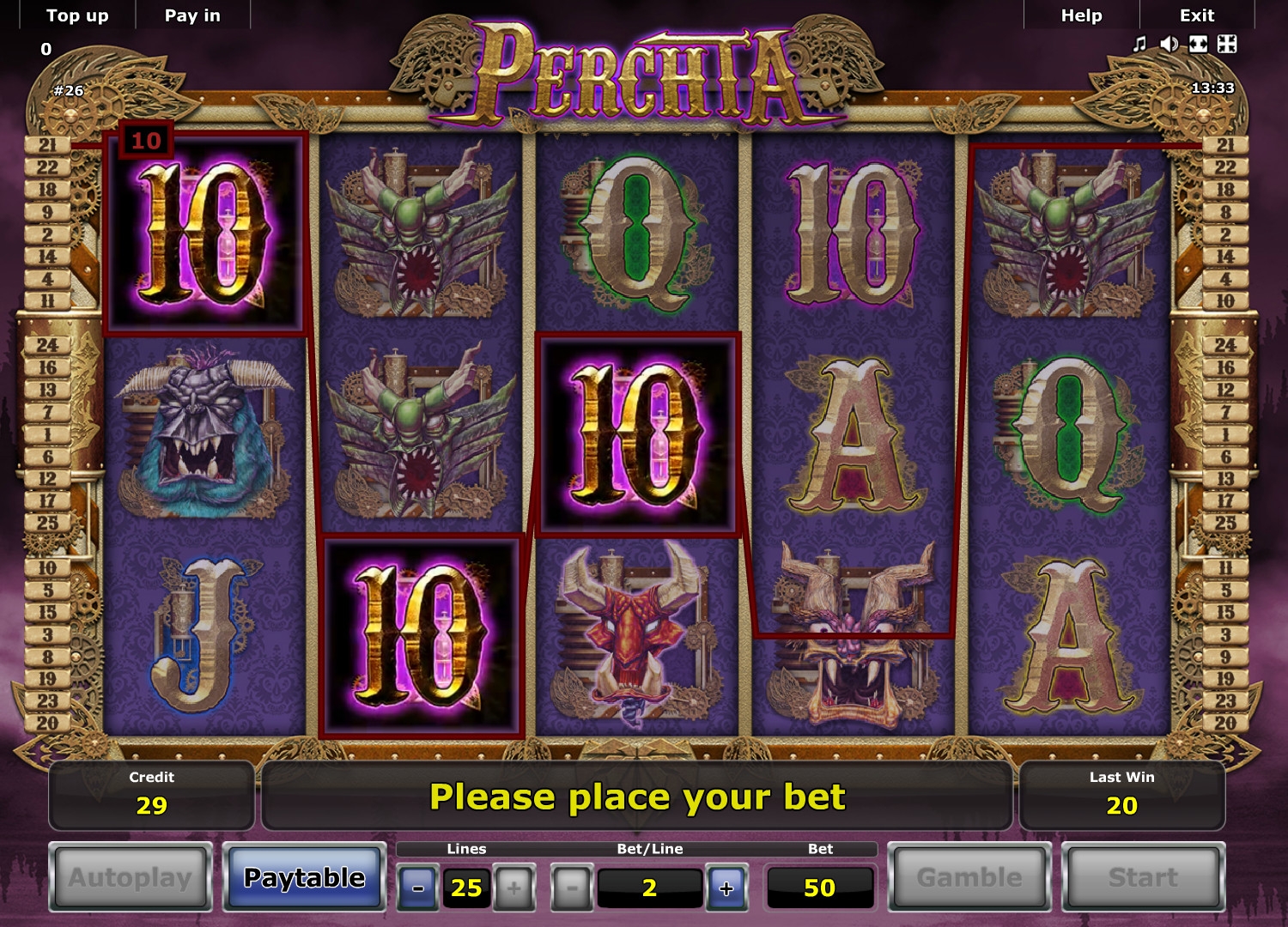Viewport: 1288px width, 927px height.
Task: Open the Top up menu
Action: [77, 15]
